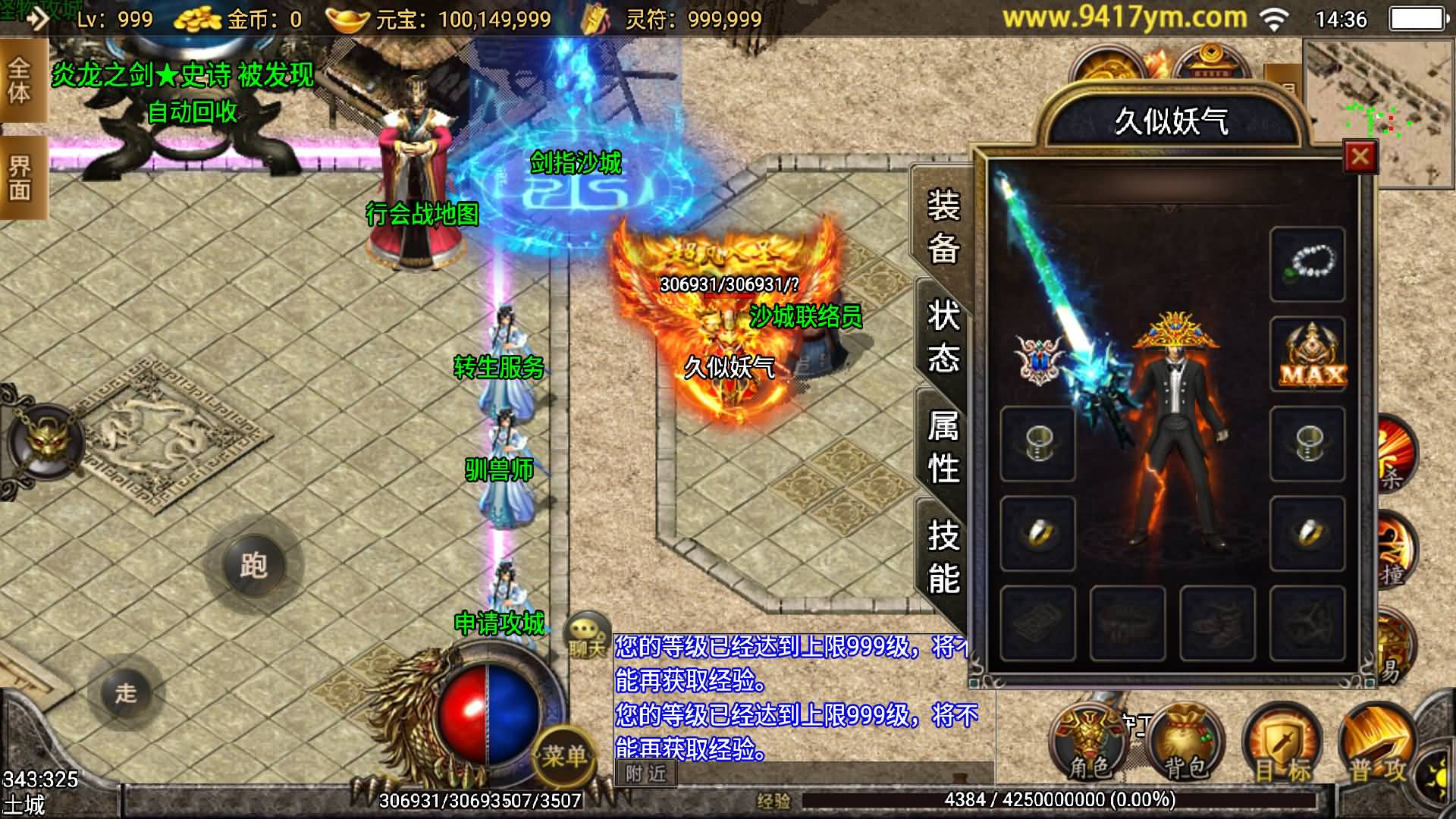Viewport: 1456px width, 819px height.
Task: Select the 全体 side tab
Action: tap(20, 81)
